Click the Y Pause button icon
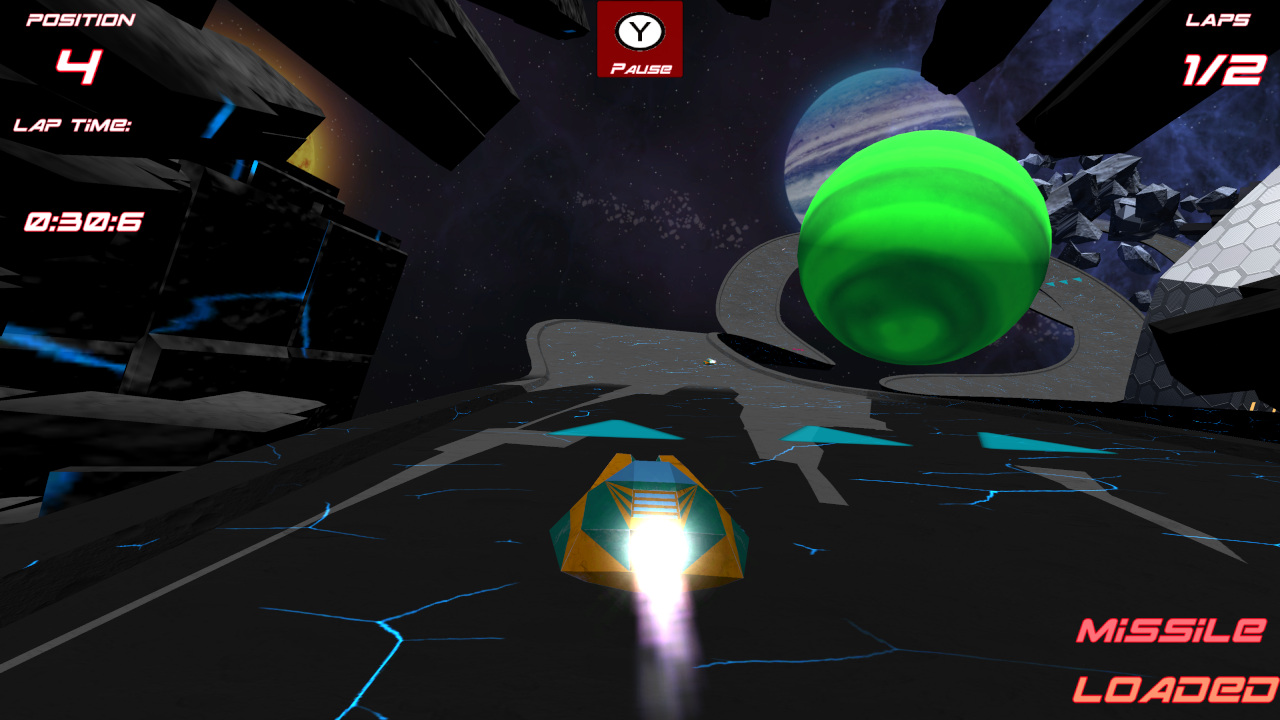 pos(640,30)
